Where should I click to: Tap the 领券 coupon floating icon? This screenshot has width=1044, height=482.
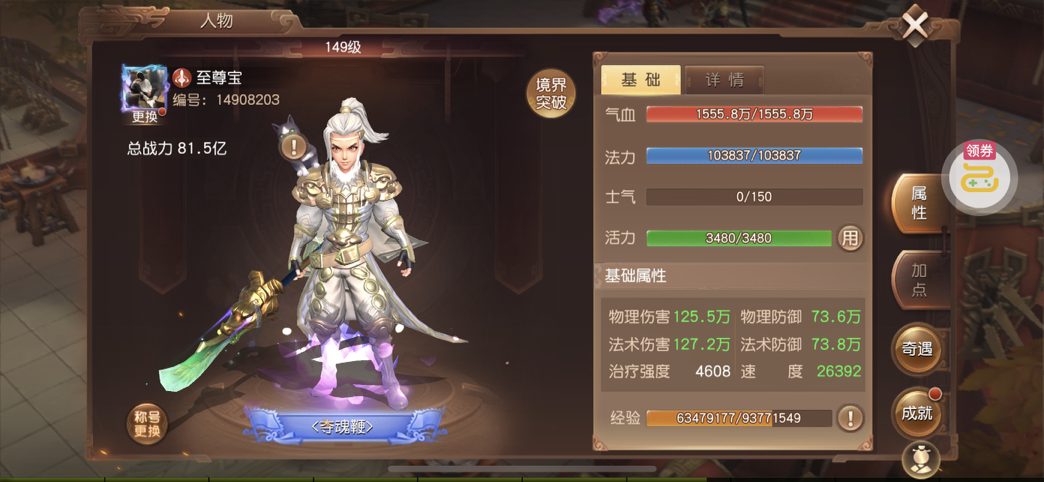[978, 176]
